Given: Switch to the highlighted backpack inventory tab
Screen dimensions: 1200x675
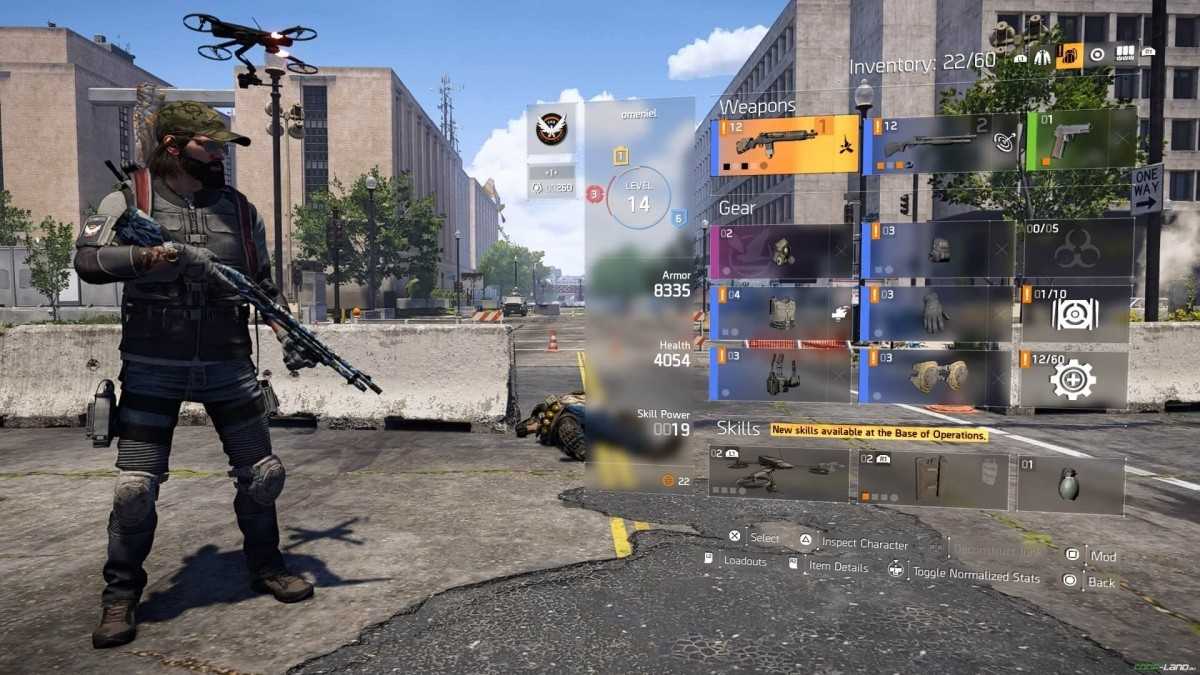Looking at the screenshot, I should [1069, 55].
